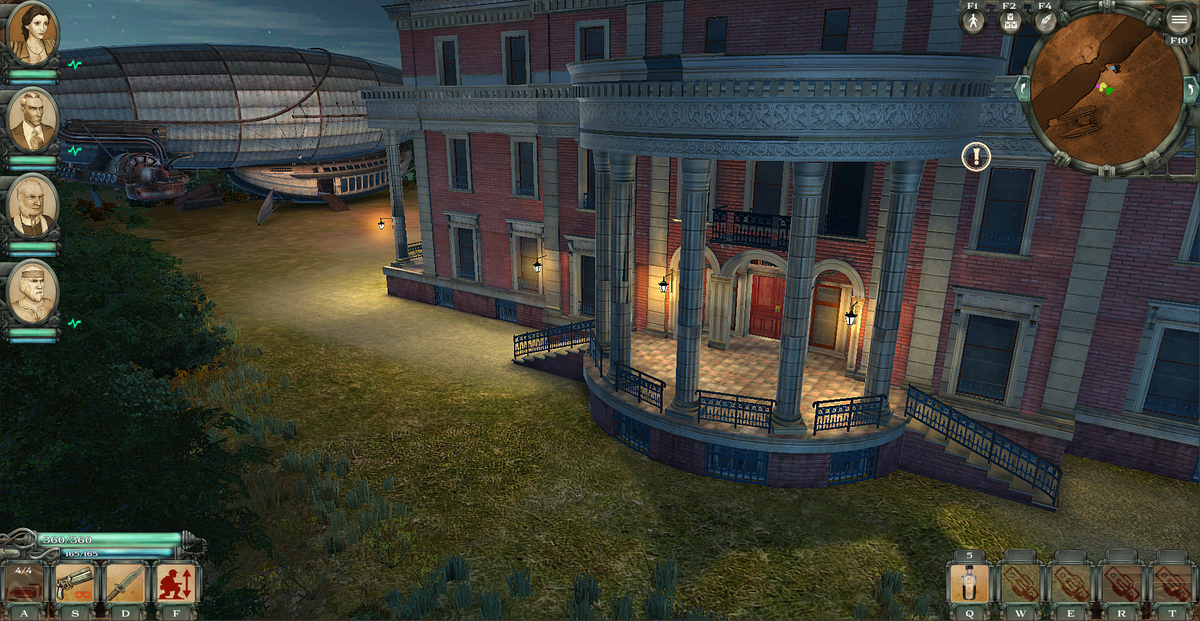The image size is (1200, 621).
Task: Use the potion bottle in quick slot
Action: (x=970, y=585)
